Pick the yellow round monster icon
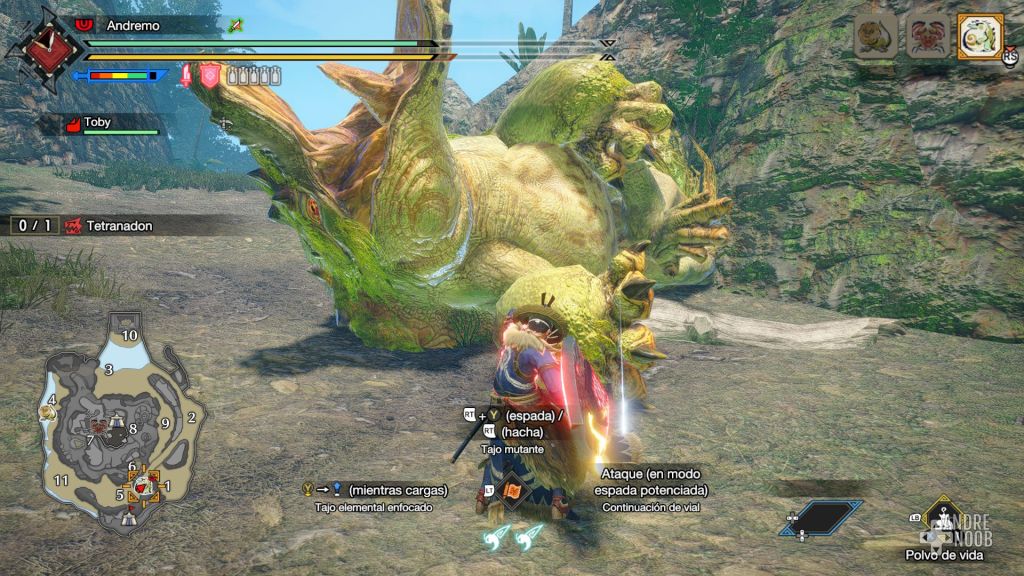The height and width of the screenshot is (576, 1024). 876,37
